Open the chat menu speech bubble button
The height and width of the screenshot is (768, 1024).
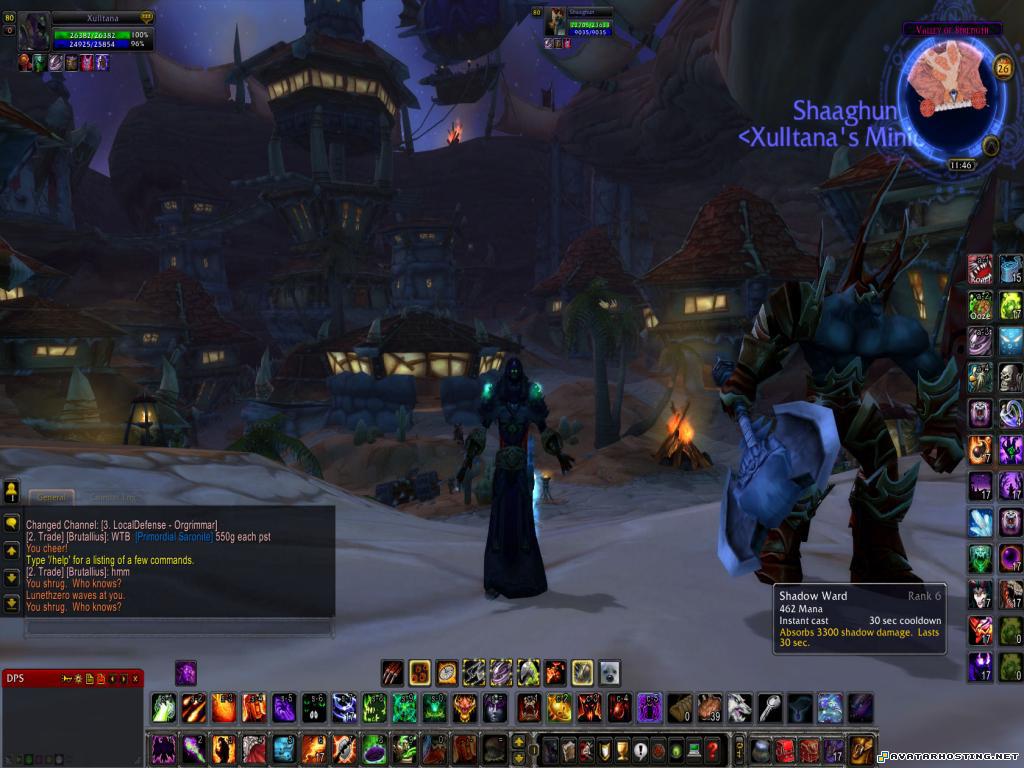coord(12,523)
